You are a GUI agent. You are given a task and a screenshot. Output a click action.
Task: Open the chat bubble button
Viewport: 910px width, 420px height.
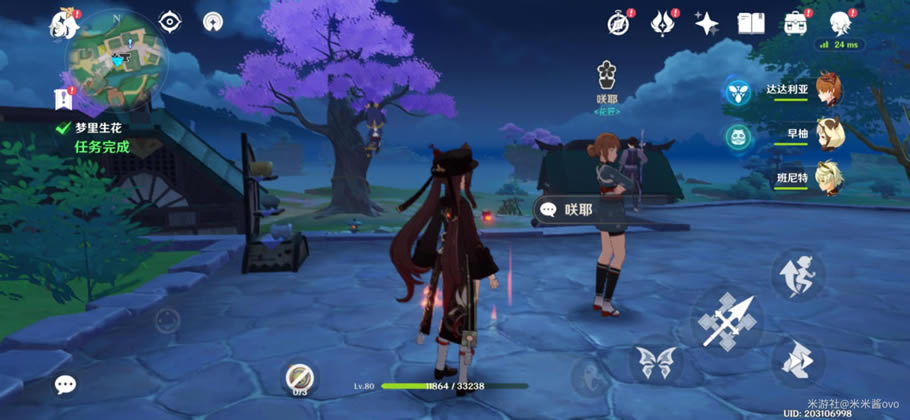click(x=65, y=384)
